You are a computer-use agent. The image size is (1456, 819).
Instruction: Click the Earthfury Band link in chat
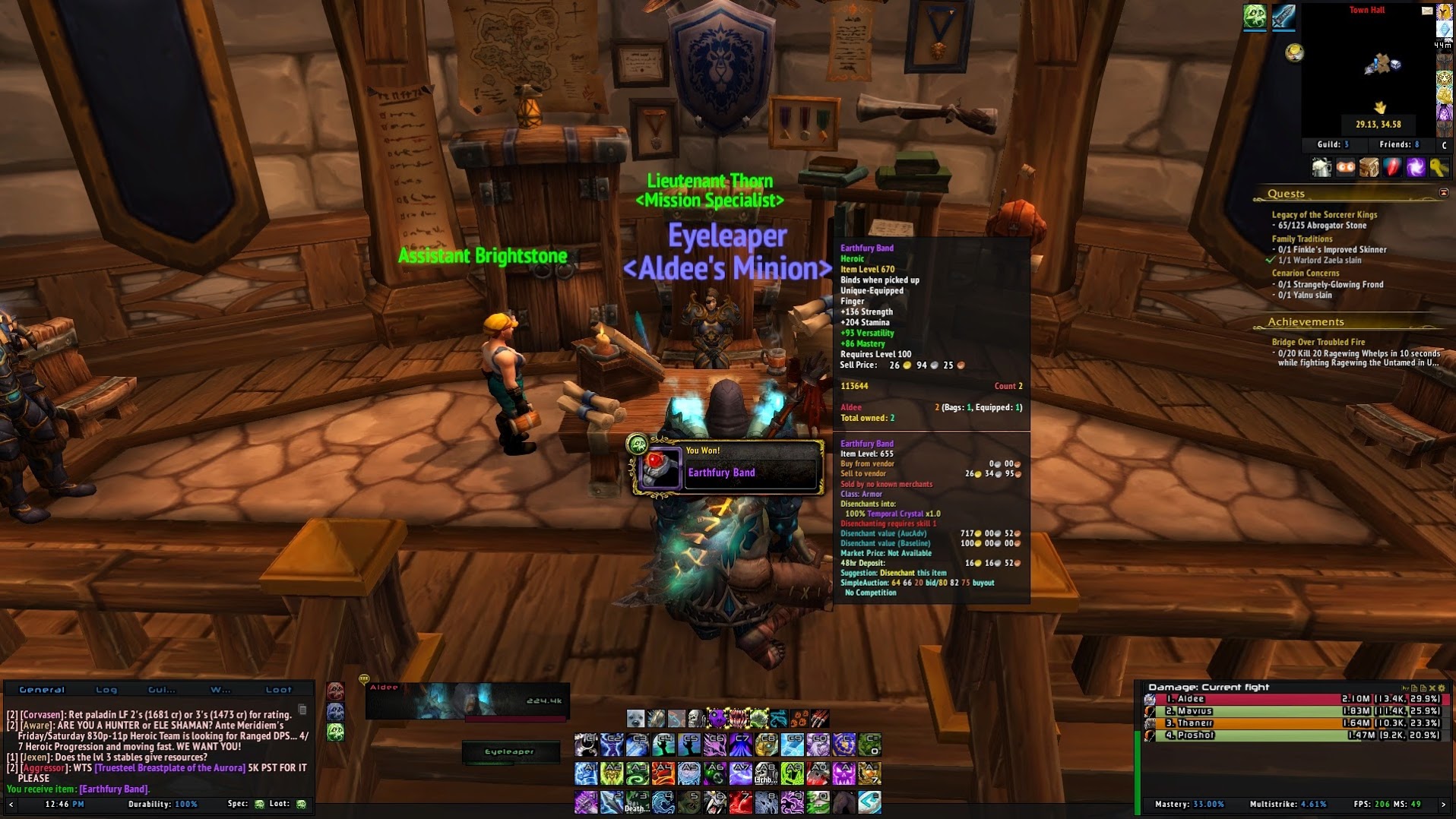114,789
